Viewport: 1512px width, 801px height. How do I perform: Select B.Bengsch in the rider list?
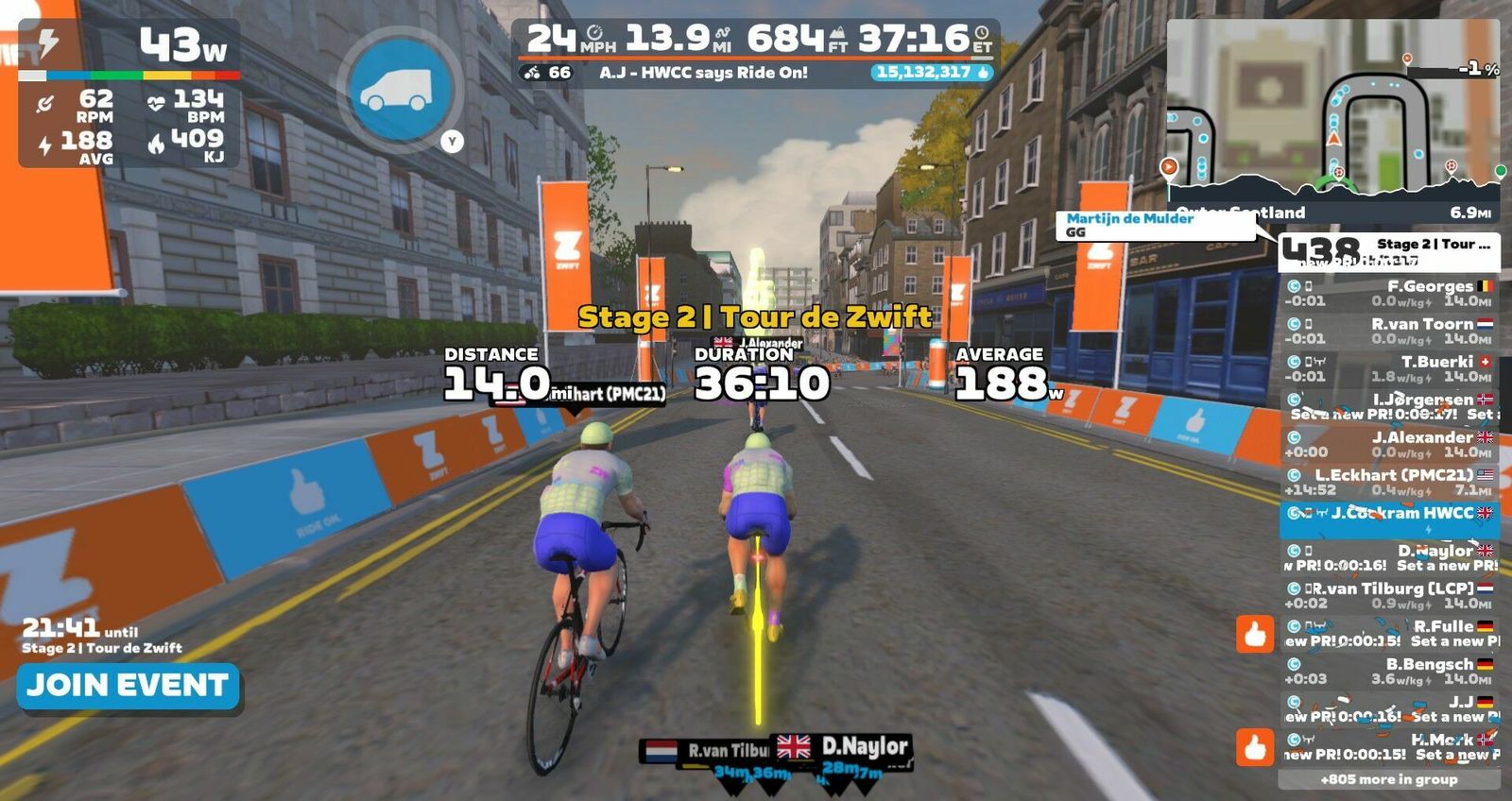point(1389,671)
